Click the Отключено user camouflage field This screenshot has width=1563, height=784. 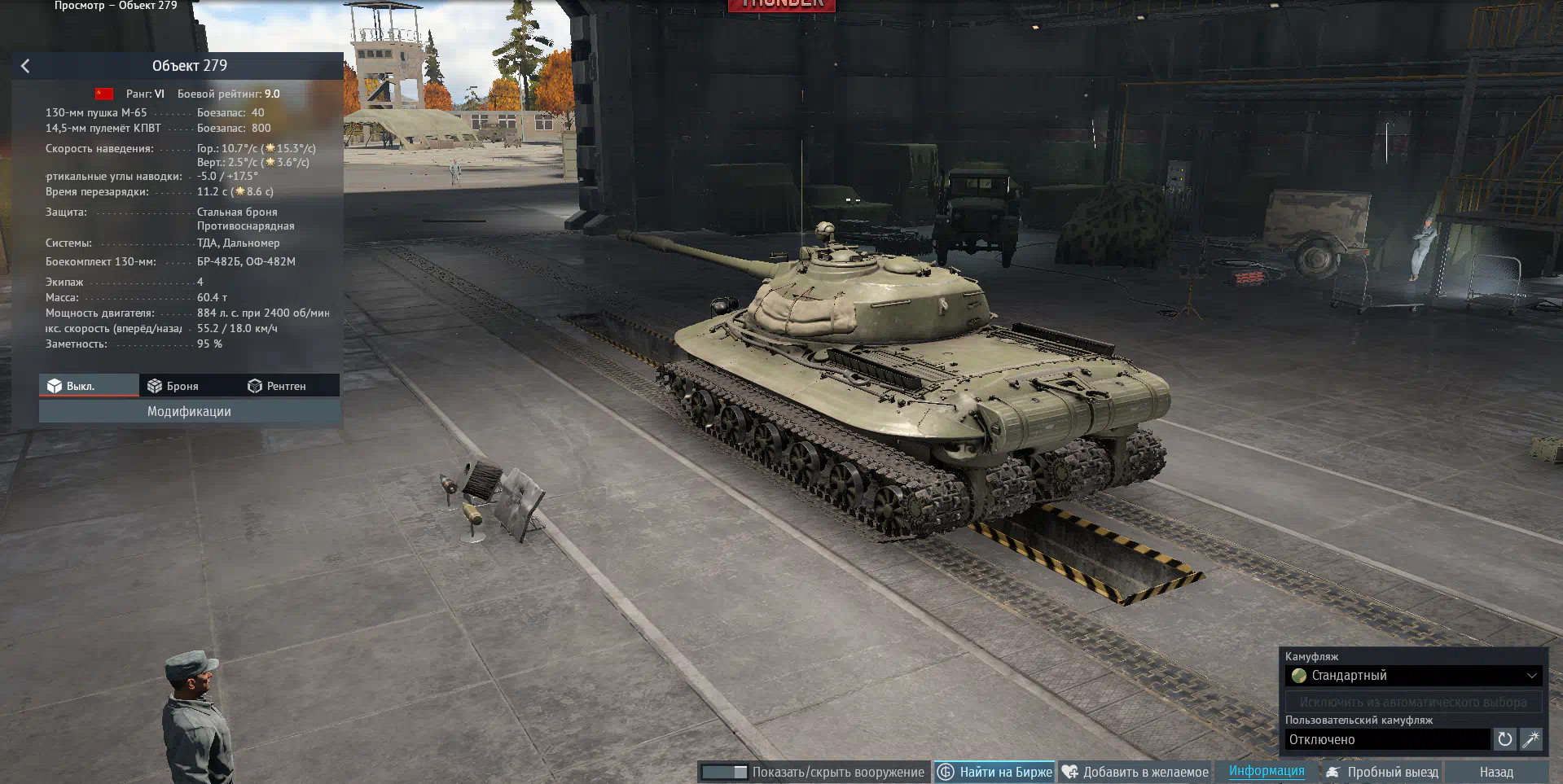coord(1388,739)
